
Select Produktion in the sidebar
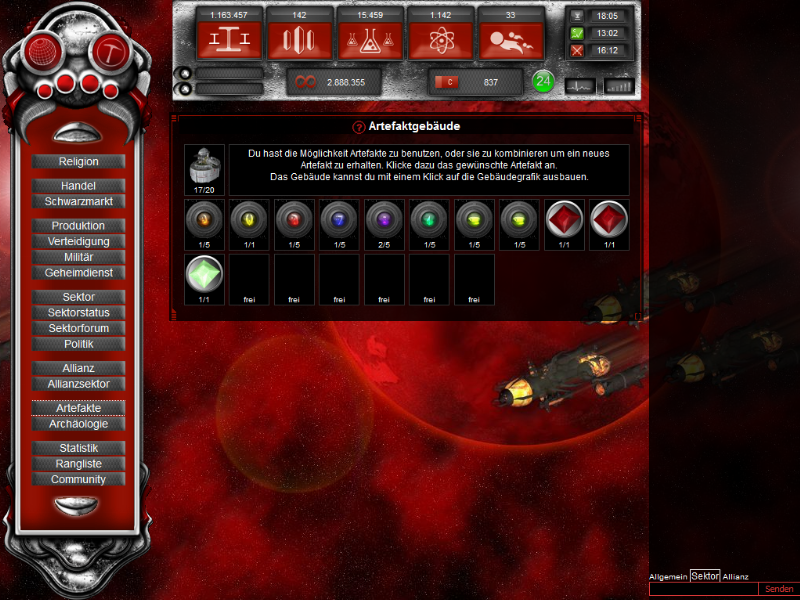pyautogui.click(x=79, y=226)
